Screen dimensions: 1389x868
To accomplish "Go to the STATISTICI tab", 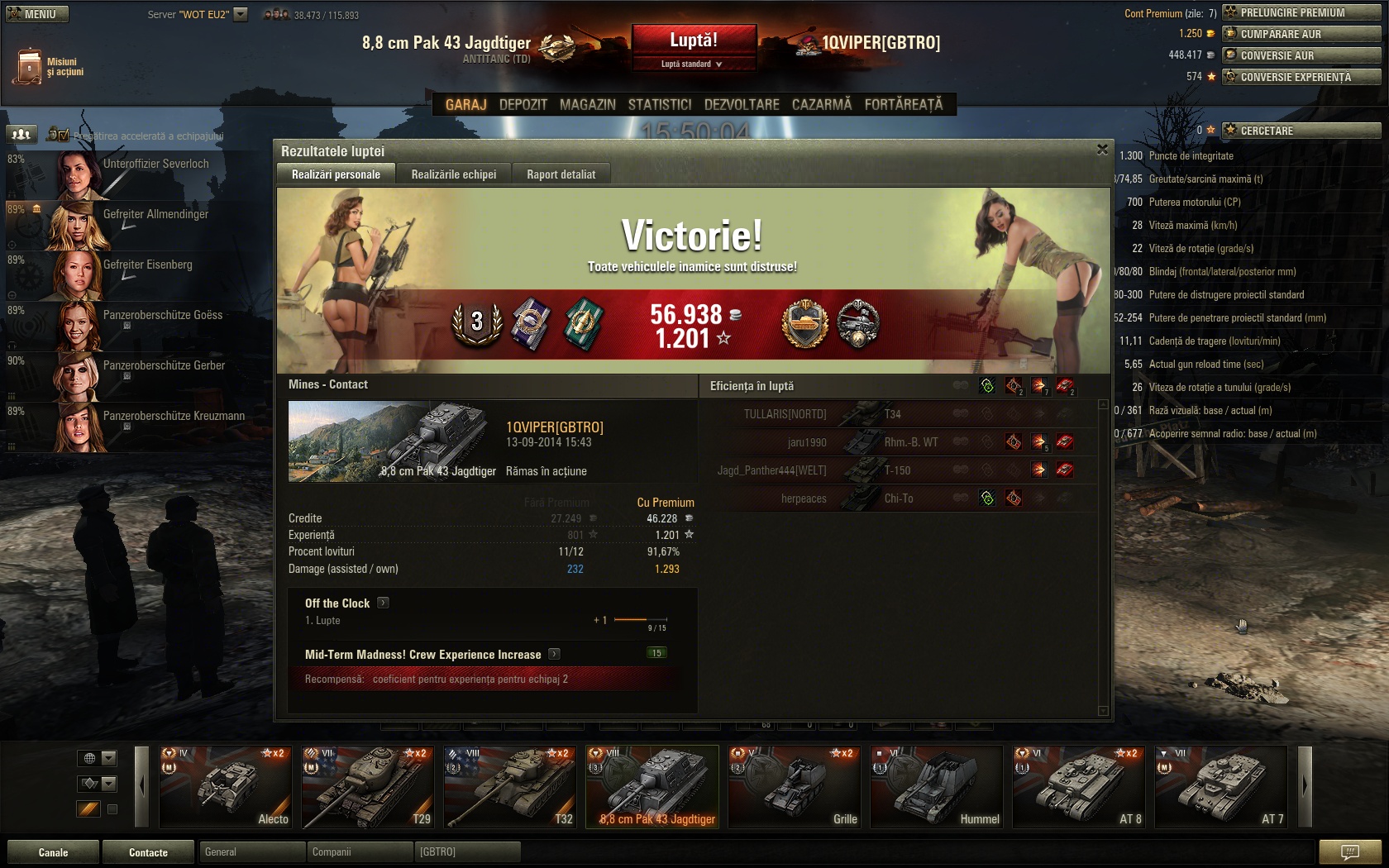I will point(659,105).
